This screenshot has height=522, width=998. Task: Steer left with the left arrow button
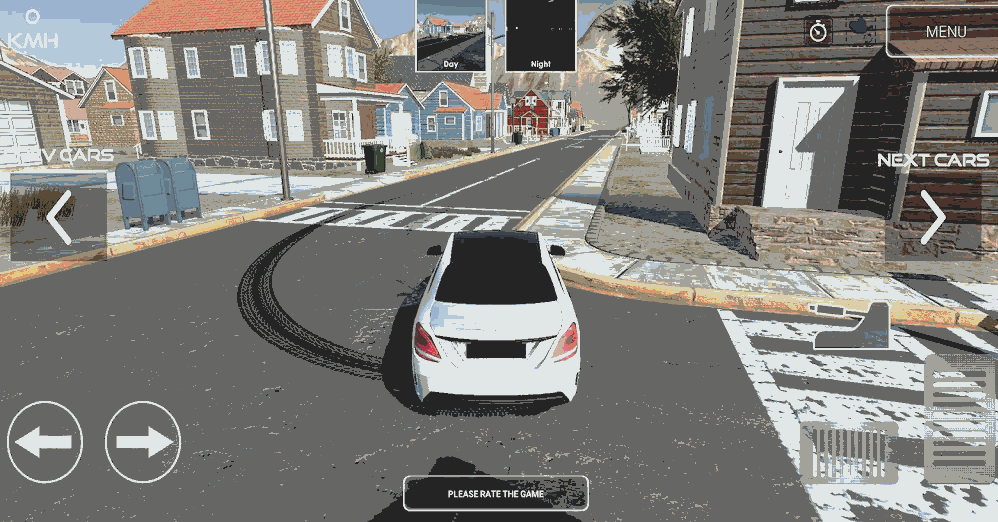pos(45,441)
